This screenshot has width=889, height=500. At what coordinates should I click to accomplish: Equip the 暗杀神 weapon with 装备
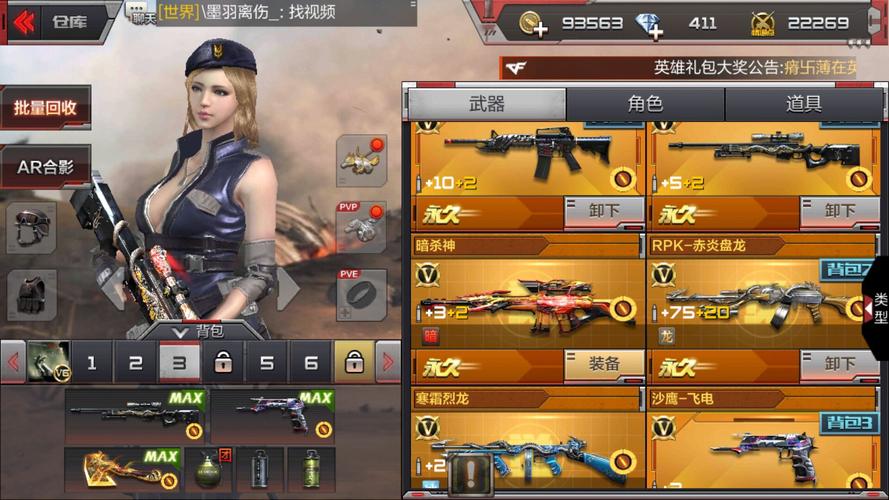click(604, 366)
